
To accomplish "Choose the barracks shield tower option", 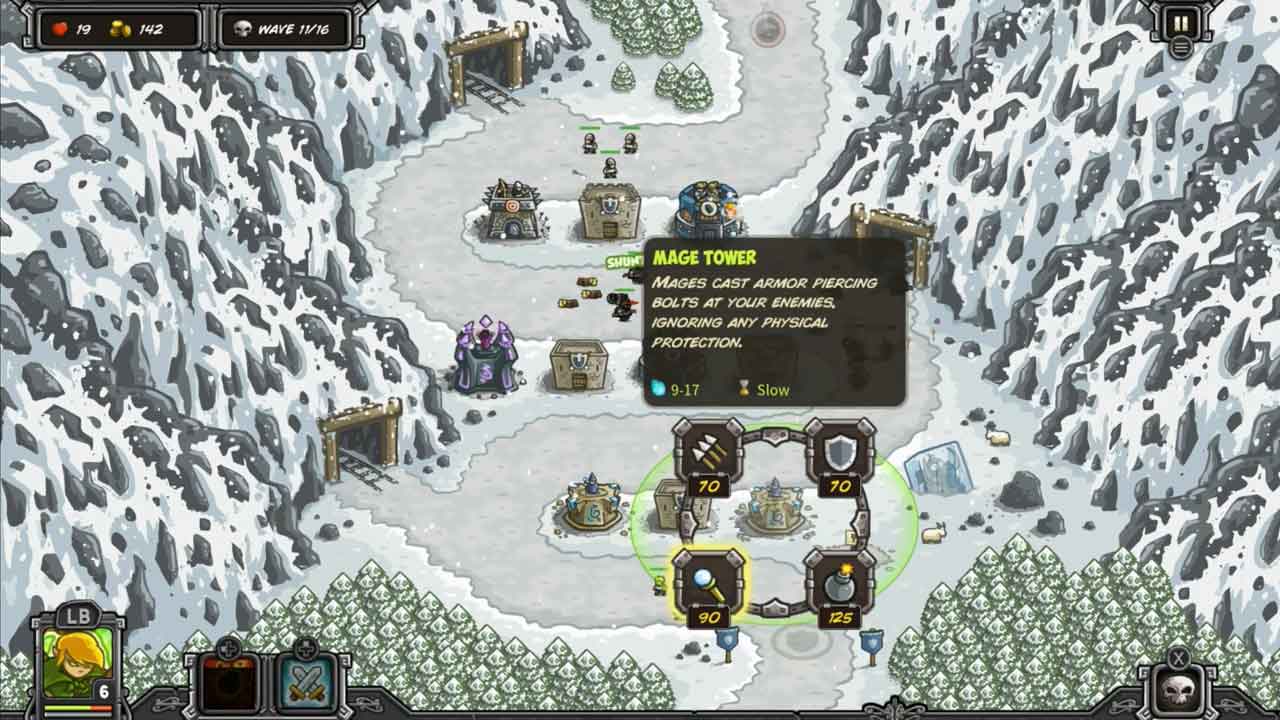I will [x=840, y=453].
